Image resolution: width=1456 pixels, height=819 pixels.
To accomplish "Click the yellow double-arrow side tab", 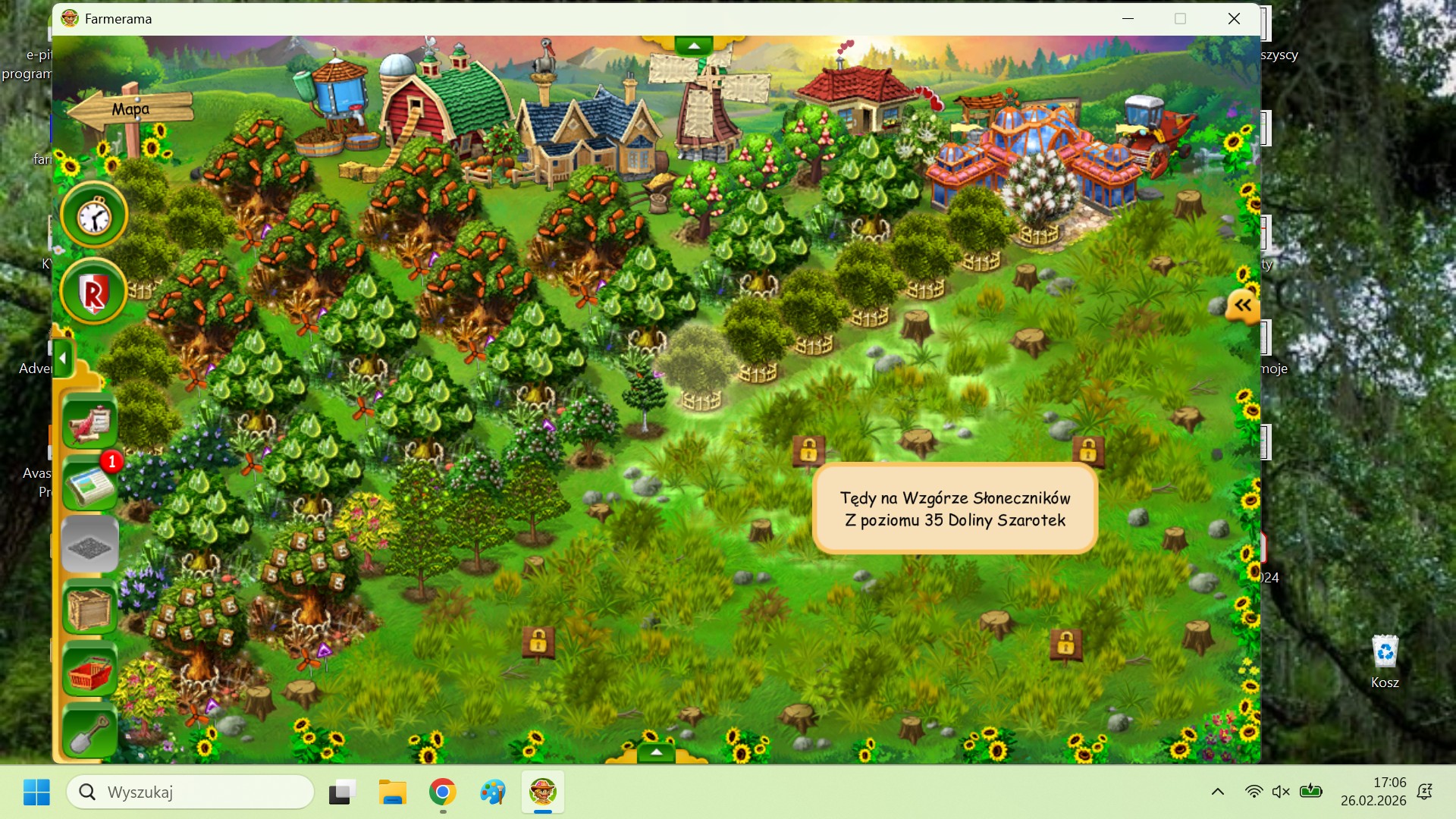I will point(1243,306).
